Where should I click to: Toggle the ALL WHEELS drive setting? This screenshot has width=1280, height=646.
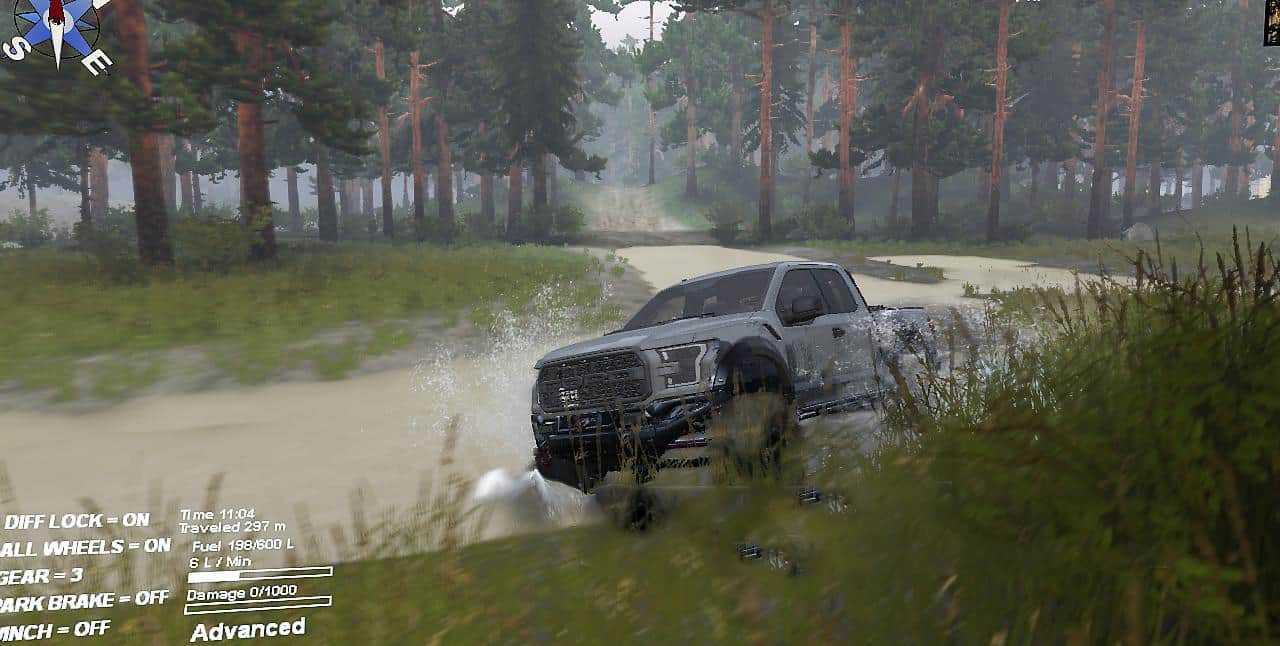85,547
